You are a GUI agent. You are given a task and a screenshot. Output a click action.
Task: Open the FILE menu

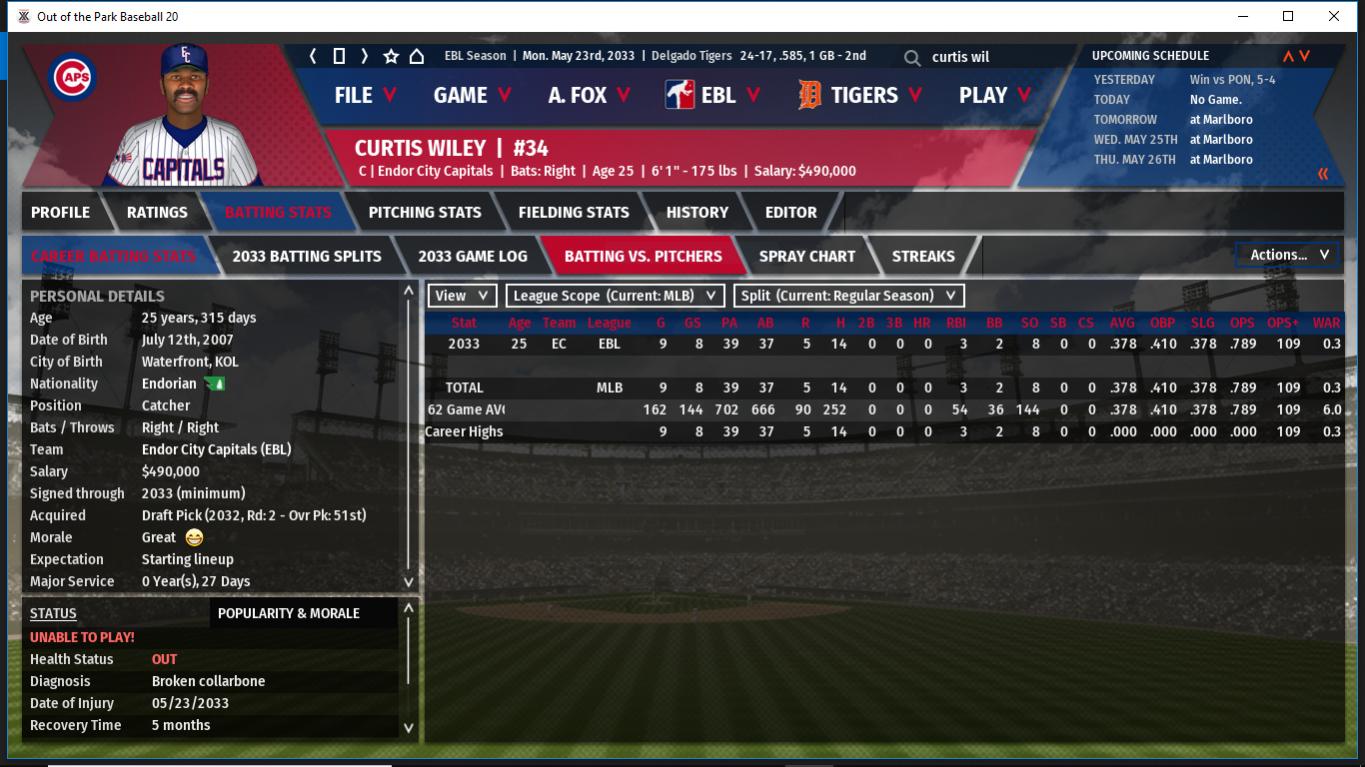point(365,95)
